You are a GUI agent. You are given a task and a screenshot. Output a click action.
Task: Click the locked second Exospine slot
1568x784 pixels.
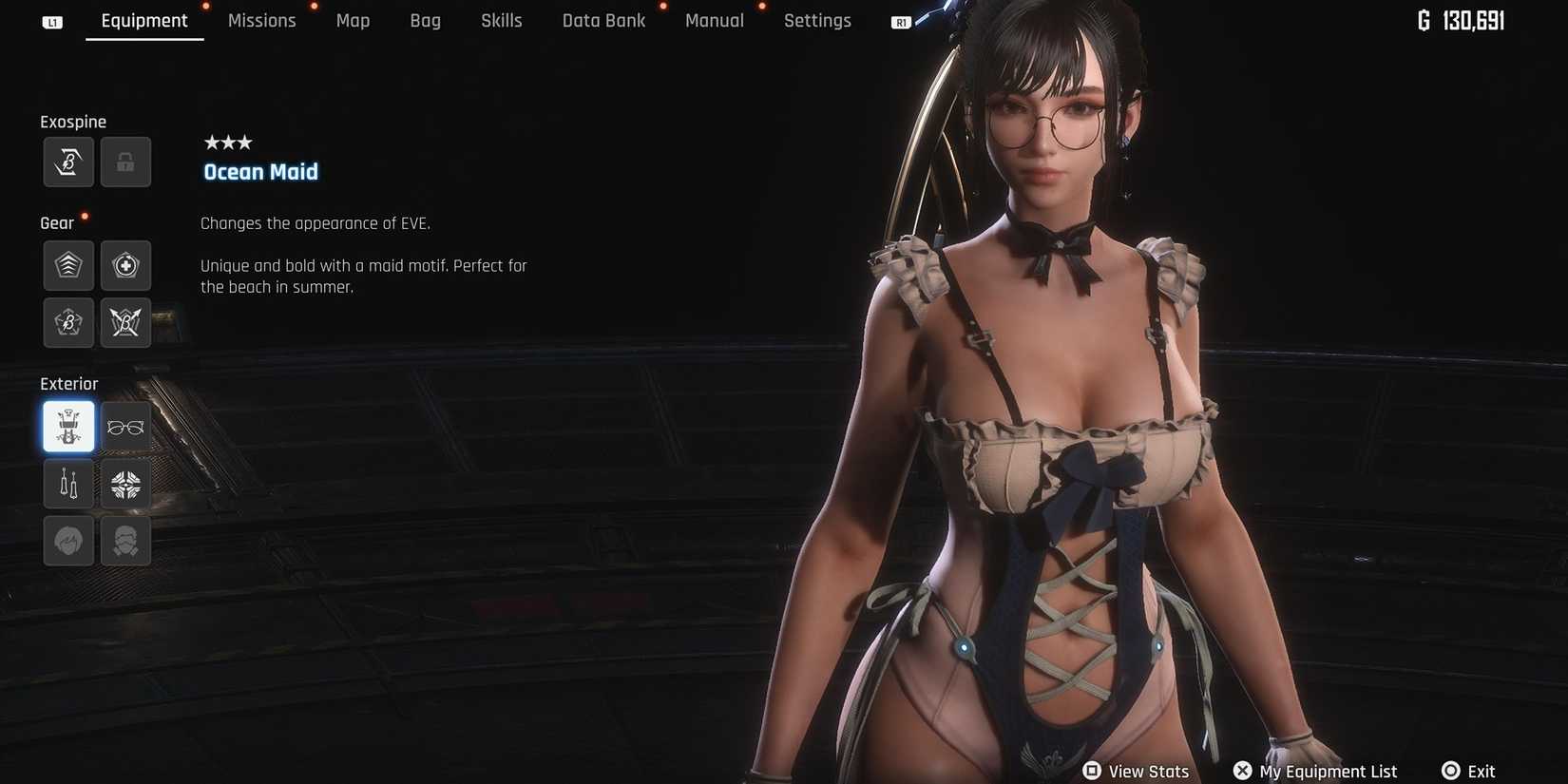pos(125,162)
